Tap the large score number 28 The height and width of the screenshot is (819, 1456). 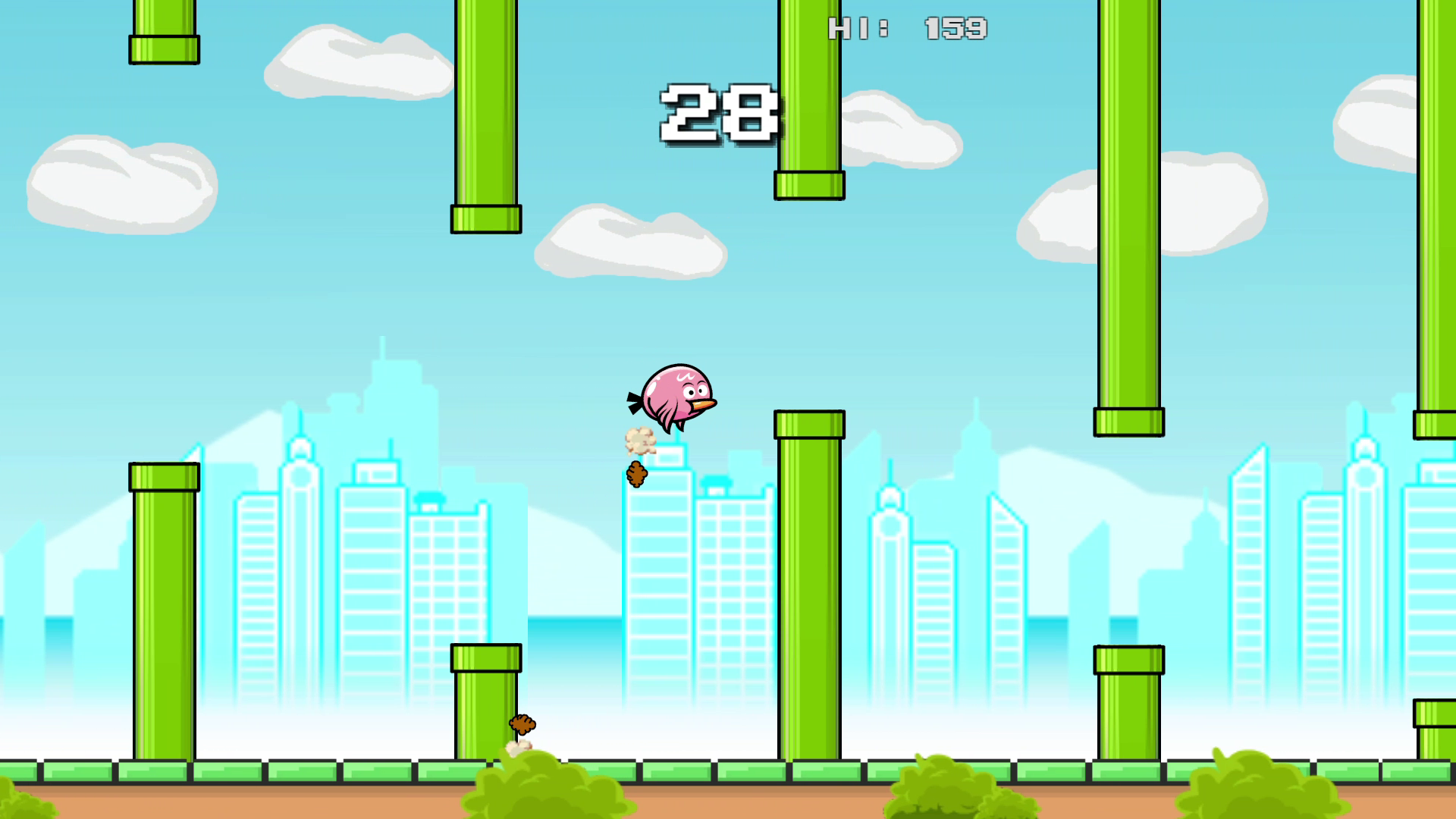tap(717, 114)
